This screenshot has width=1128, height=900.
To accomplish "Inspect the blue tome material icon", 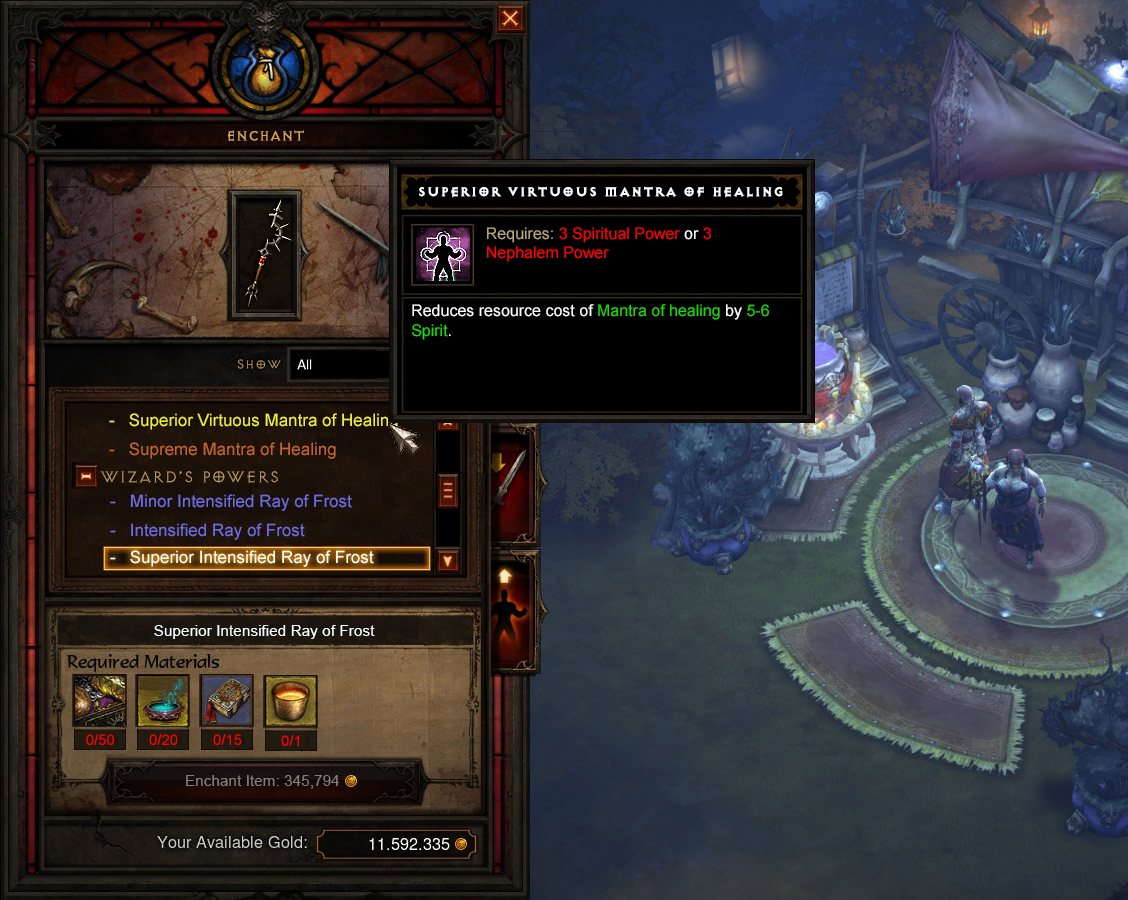I will 227,700.
